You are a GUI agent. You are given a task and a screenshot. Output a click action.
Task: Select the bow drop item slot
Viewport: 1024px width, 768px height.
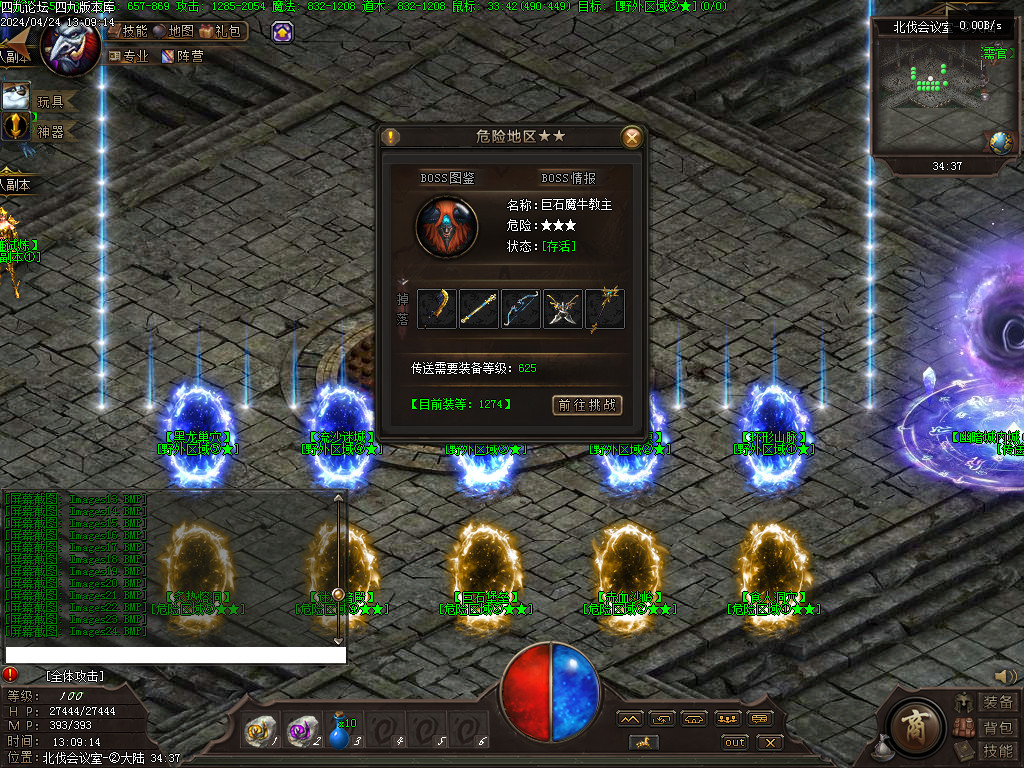click(x=520, y=309)
